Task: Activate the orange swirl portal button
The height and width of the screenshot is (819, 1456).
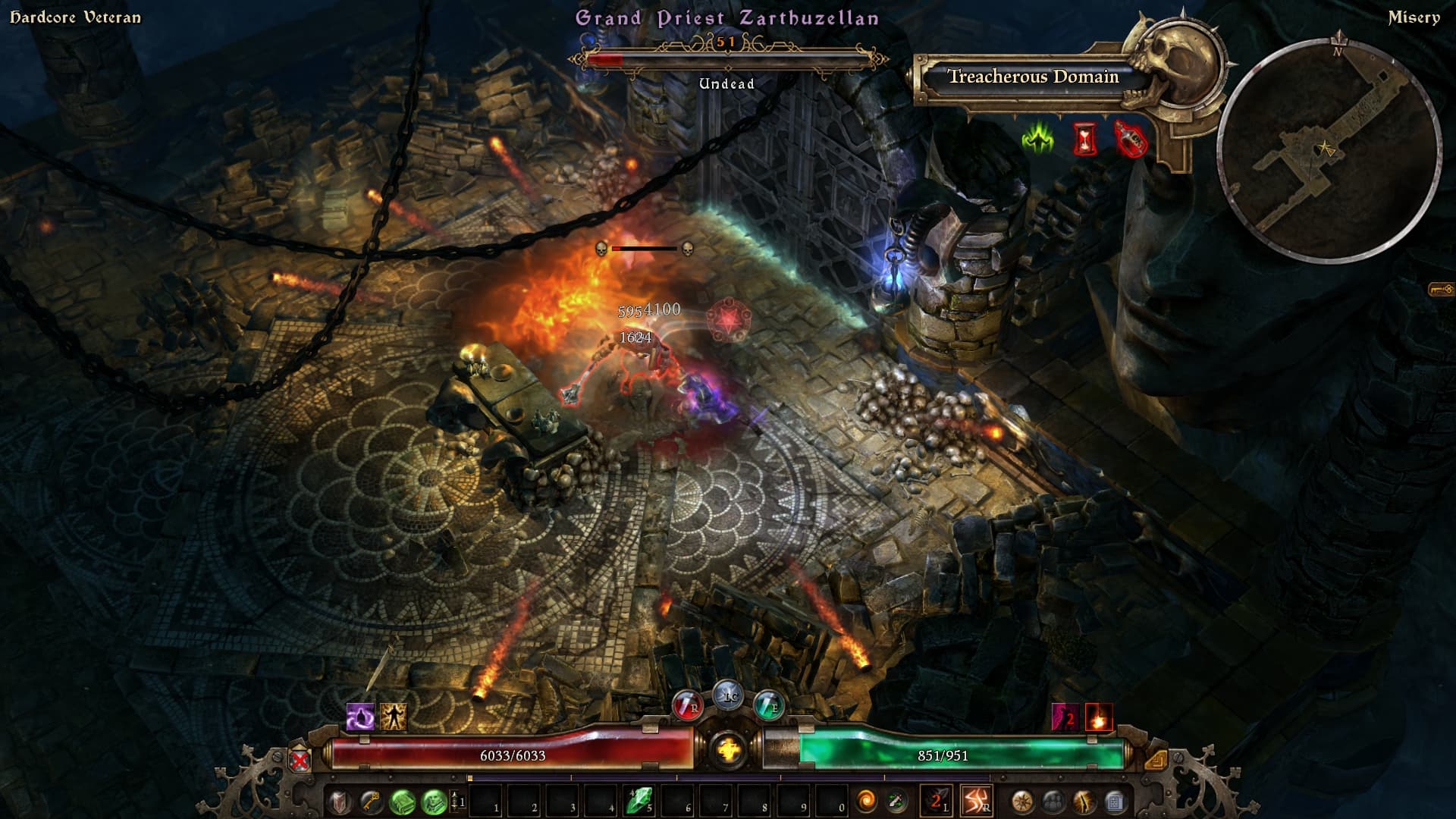Action: pos(865,801)
